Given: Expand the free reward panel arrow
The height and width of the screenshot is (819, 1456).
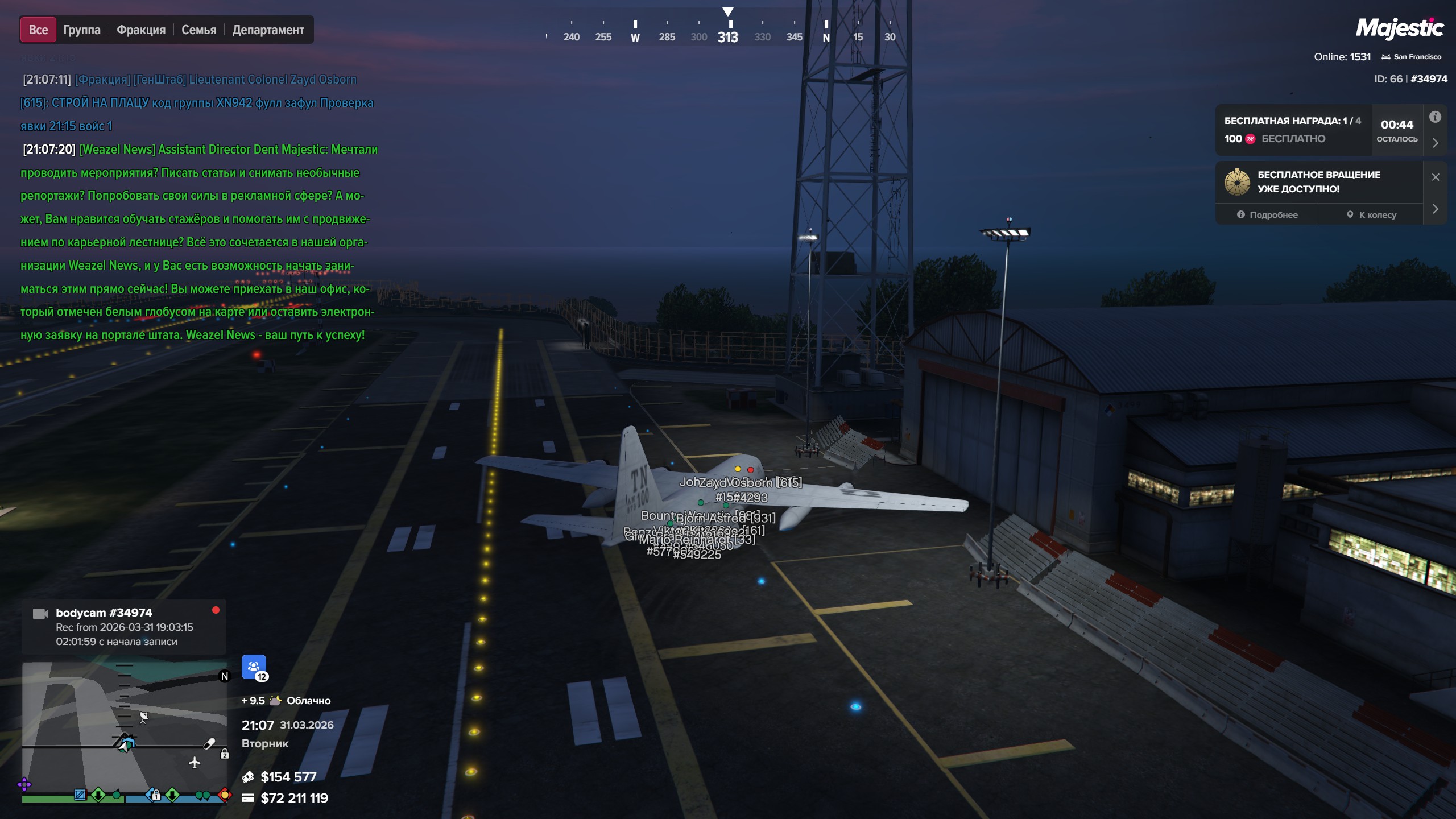Looking at the screenshot, I should tap(1435, 143).
